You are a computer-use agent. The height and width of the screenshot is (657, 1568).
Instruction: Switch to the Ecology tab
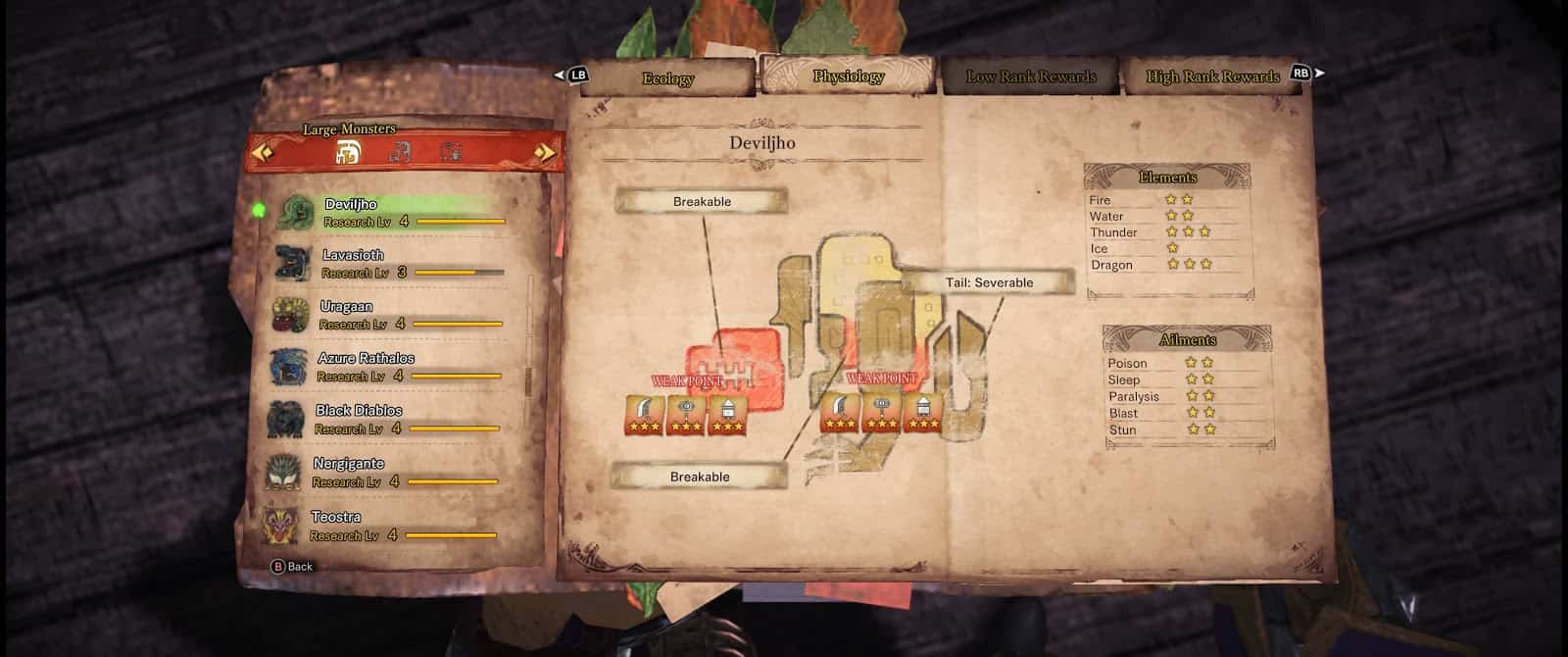pos(667,78)
